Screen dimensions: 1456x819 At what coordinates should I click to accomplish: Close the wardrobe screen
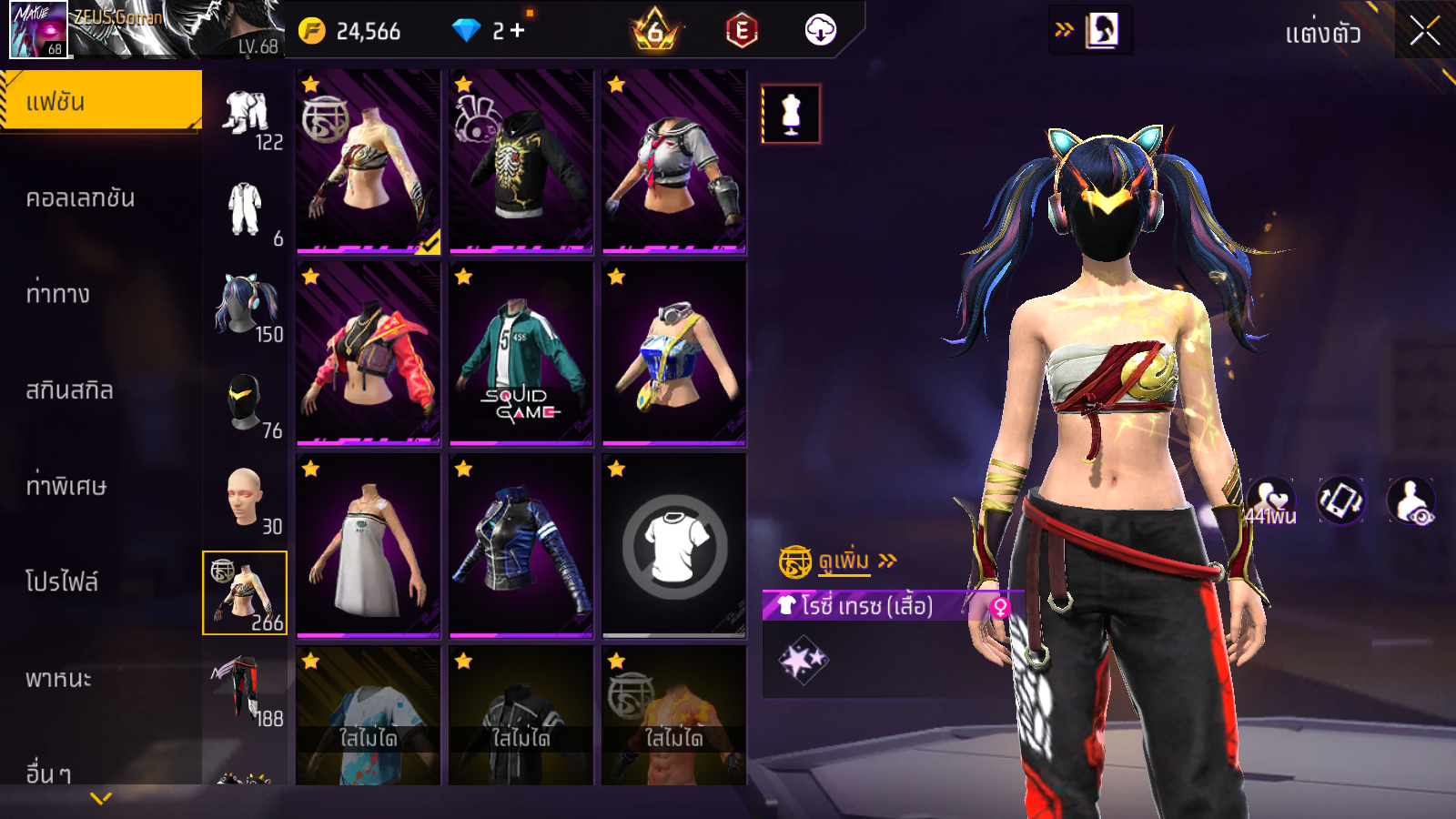pyautogui.click(x=1424, y=31)
